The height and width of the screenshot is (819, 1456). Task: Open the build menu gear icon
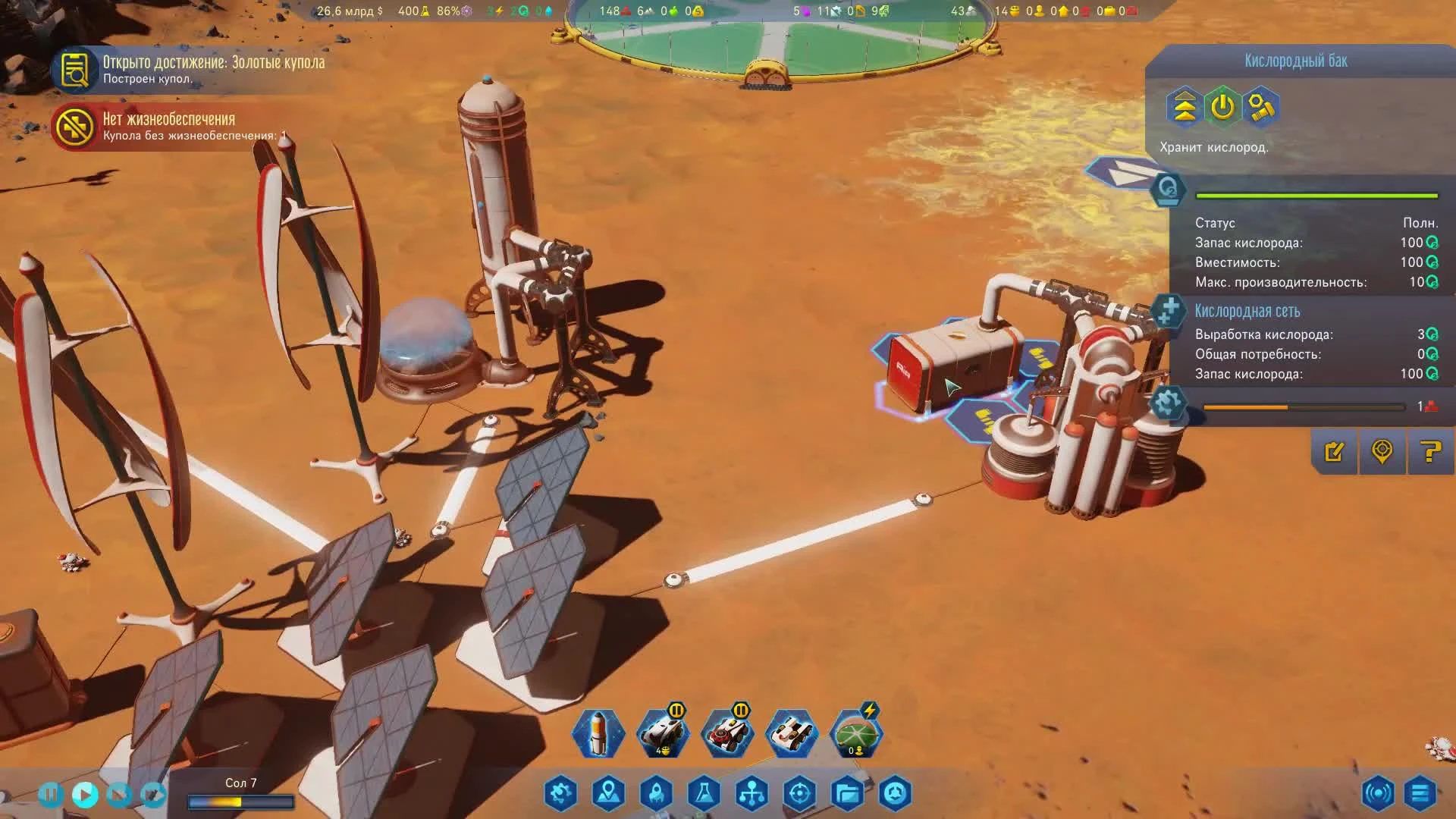point(560,792)
